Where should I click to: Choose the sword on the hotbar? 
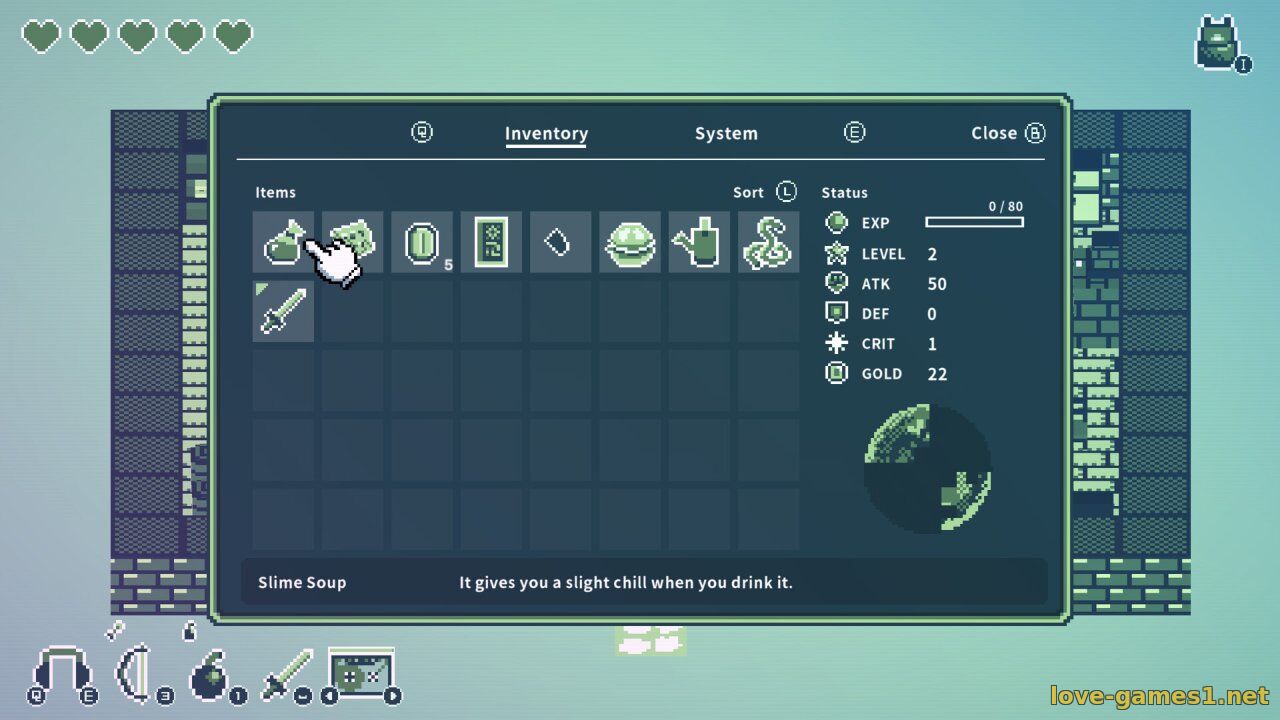(x=288, y=674)
